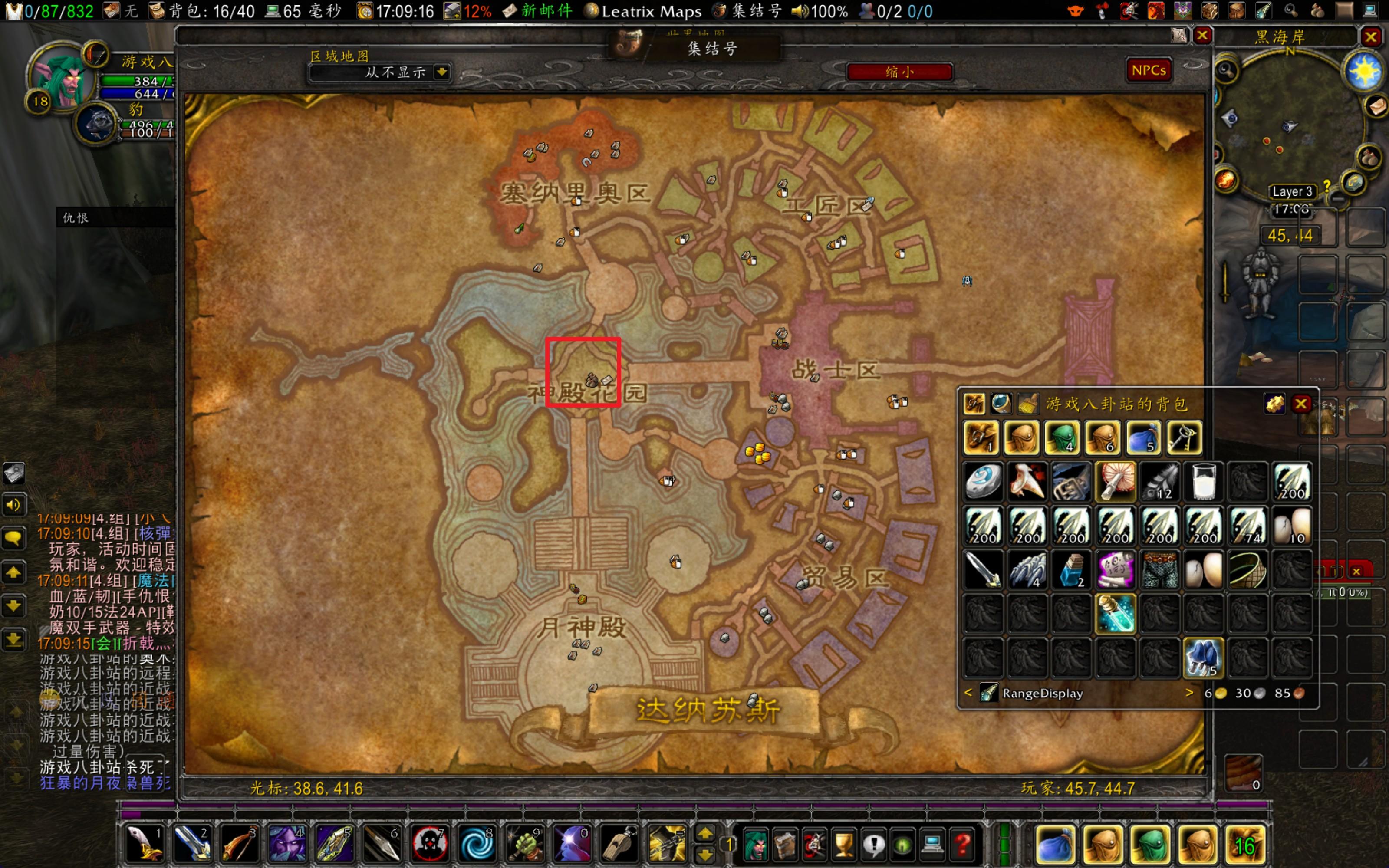Toggle the NPCs button on the map
1389x868 pixels.
1149,70
